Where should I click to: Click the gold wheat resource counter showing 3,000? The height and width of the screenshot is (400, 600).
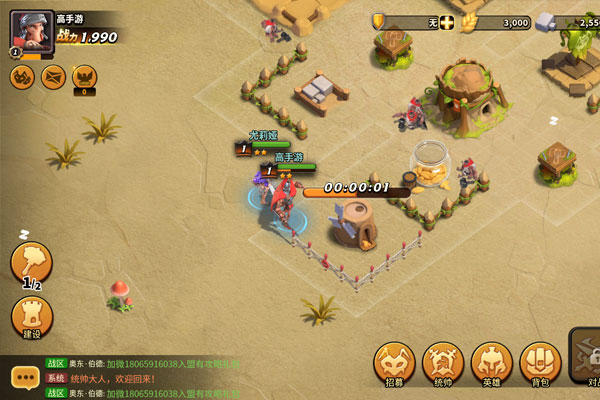tap(500, 22)
